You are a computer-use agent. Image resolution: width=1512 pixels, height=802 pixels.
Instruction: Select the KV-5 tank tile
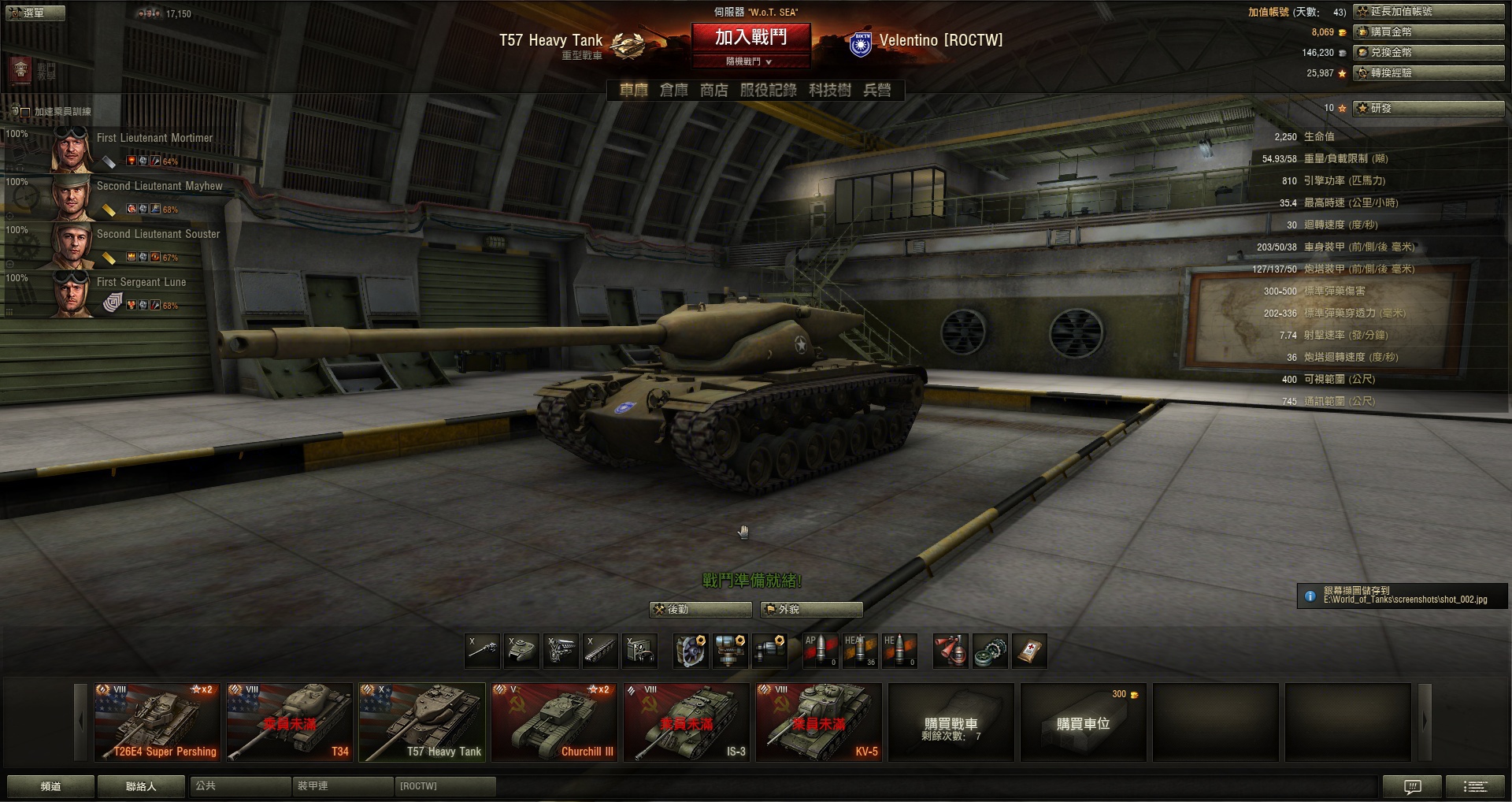pos(818,722)
